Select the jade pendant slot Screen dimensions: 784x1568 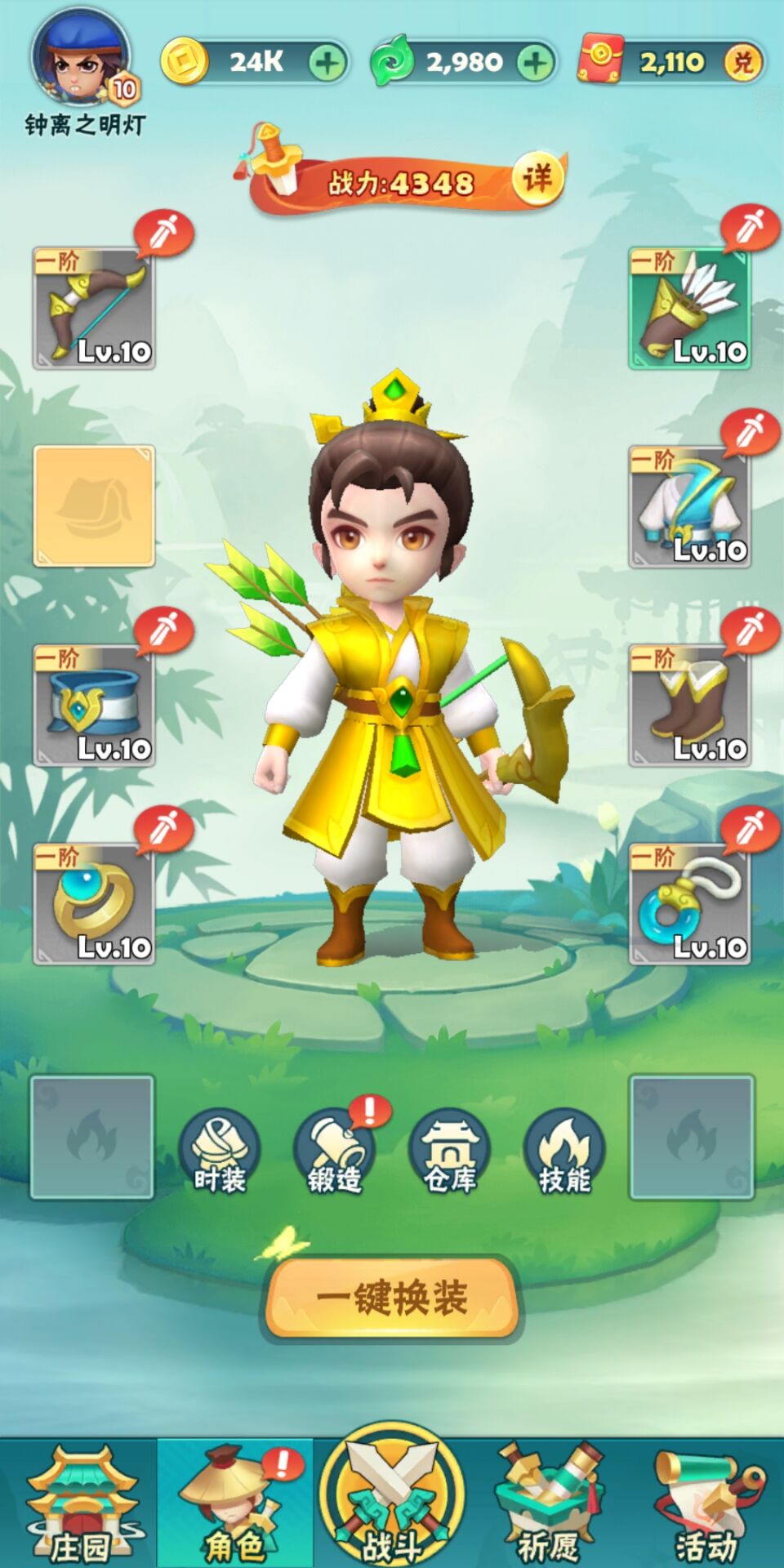click(x=690, y=904)
